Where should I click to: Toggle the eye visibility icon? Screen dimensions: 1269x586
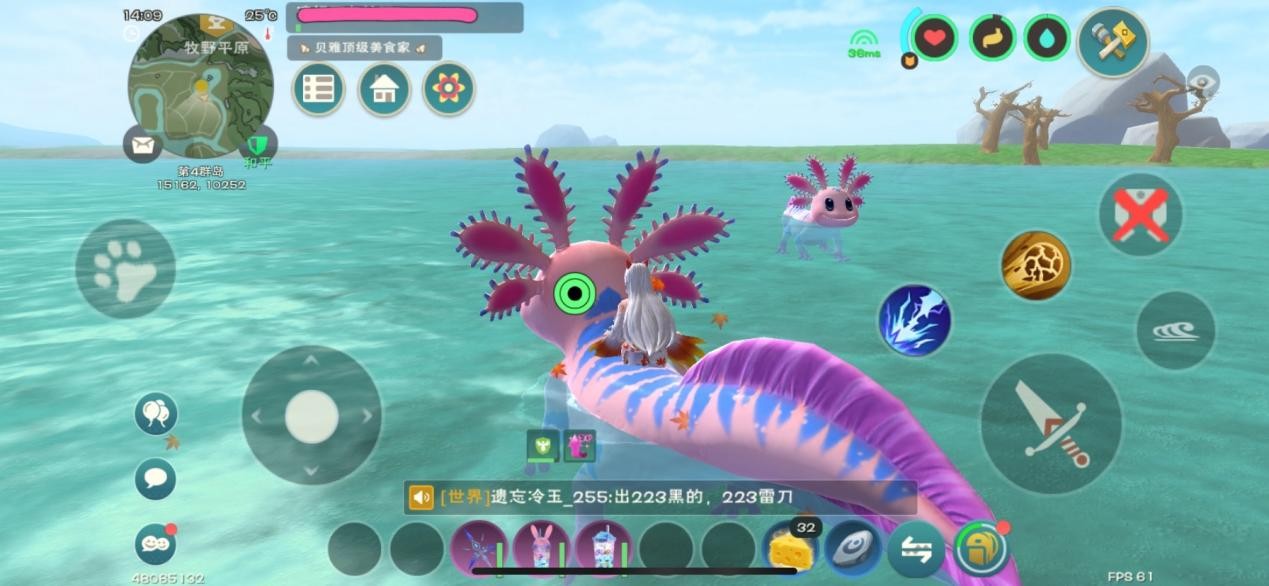(1202, 80)
